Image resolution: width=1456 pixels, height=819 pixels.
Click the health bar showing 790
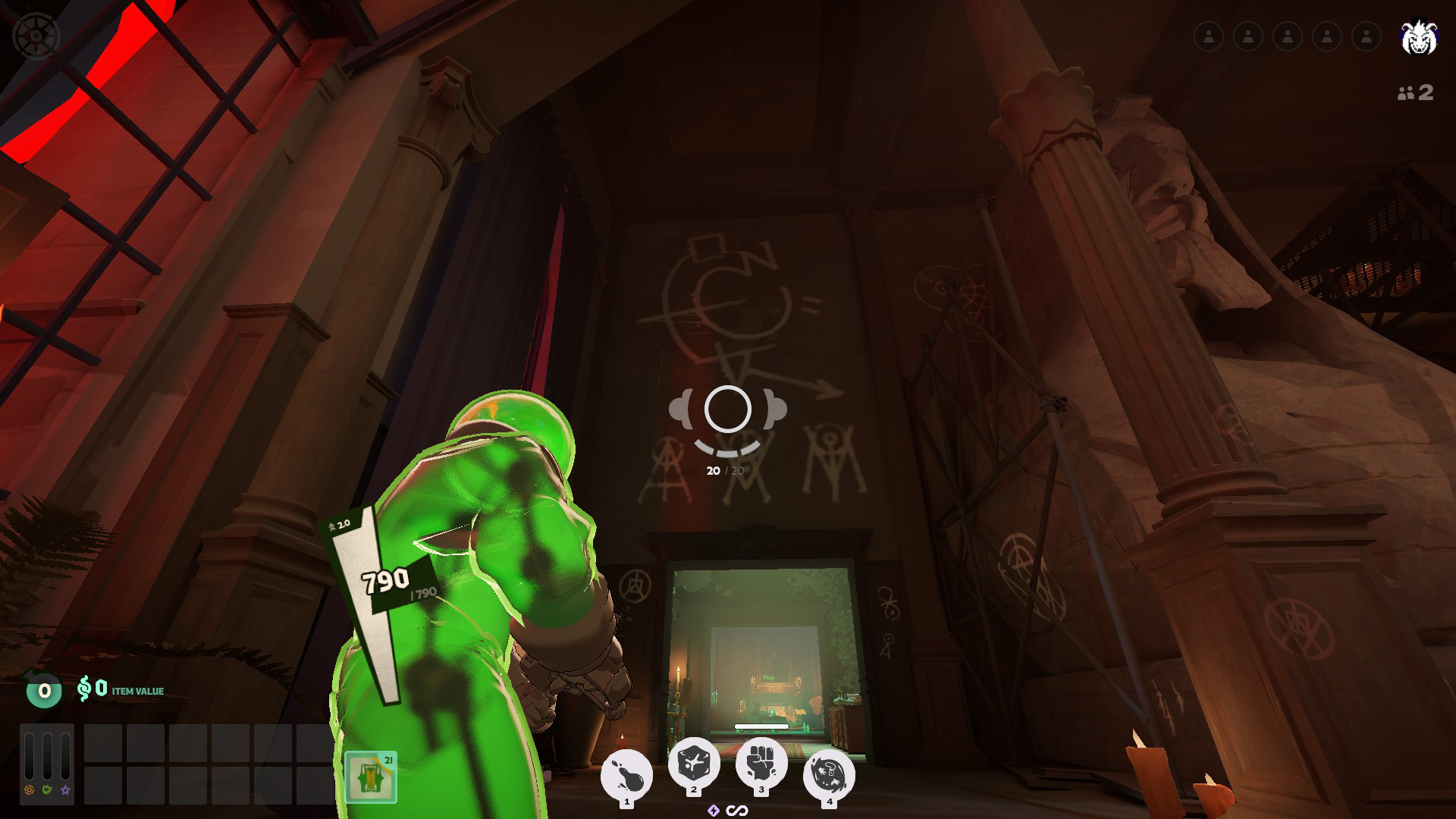click(x=386, y=584)
